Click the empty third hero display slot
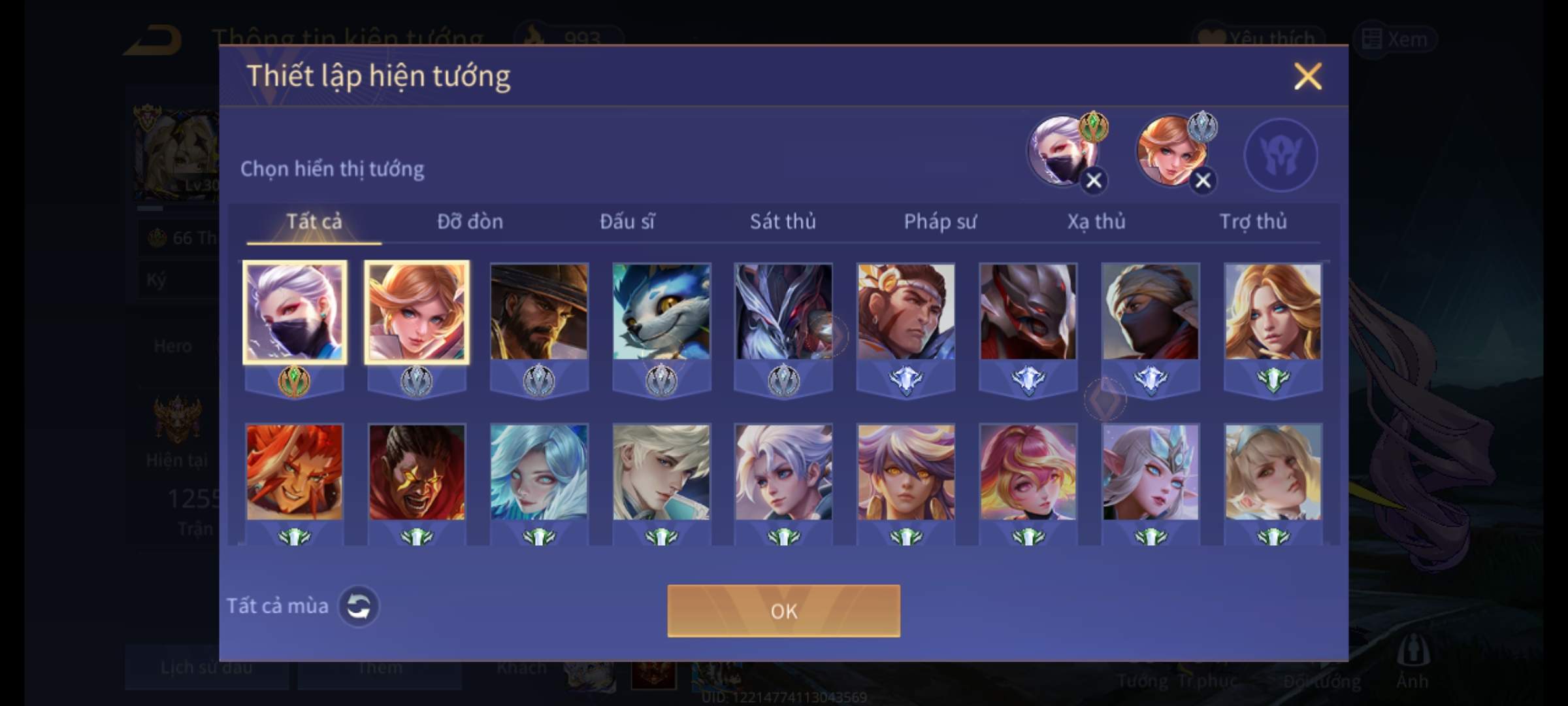Image resolution: width=1568 pixels, height=706 pixels. click(x=1280, y=155)
